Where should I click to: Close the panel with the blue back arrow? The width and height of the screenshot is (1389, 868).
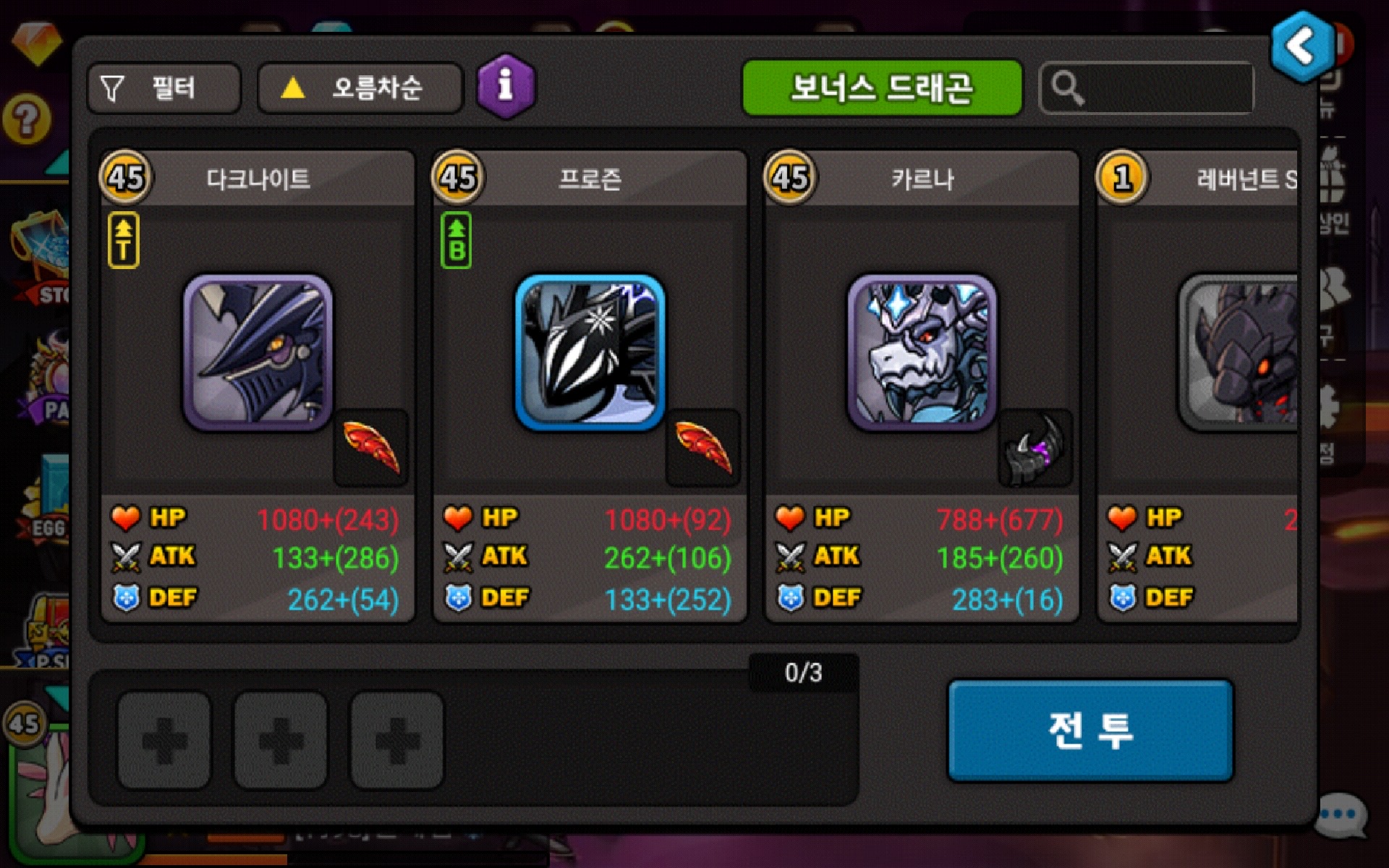pos(1302,47)
